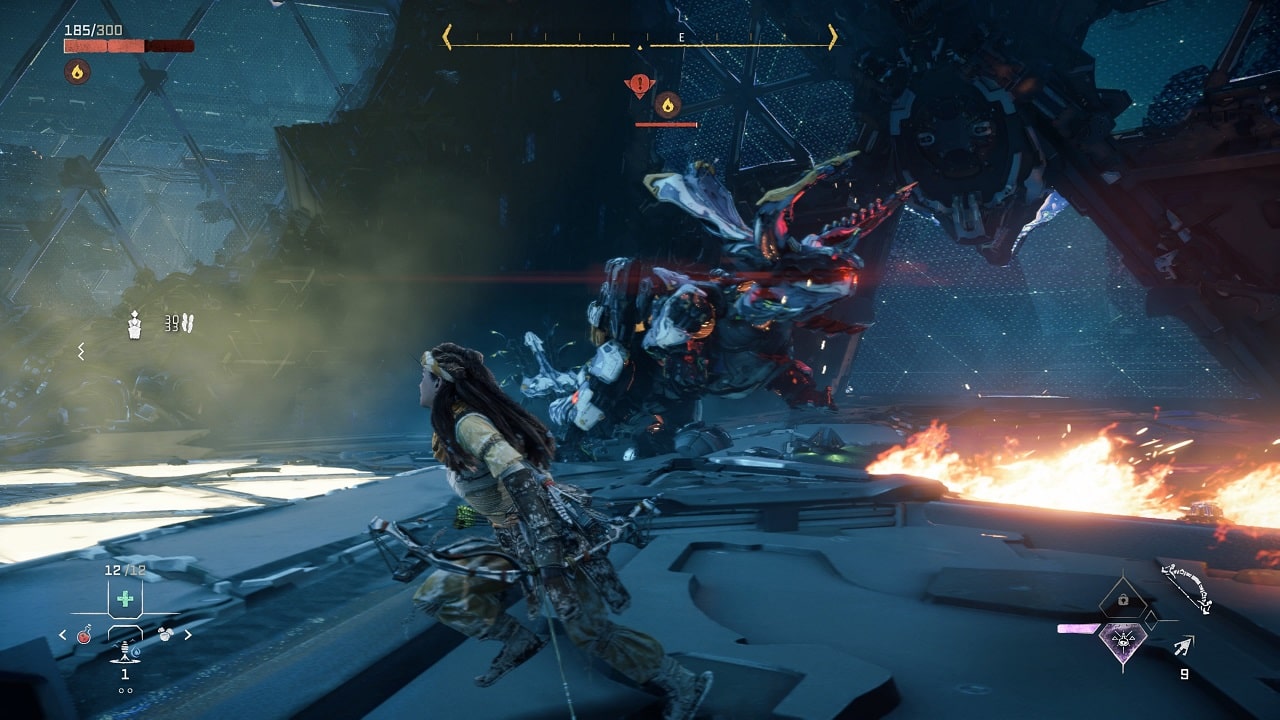Click the compass bar heading strip
1280x720 pixels.
pyautogui.click(x=640, y=38)
